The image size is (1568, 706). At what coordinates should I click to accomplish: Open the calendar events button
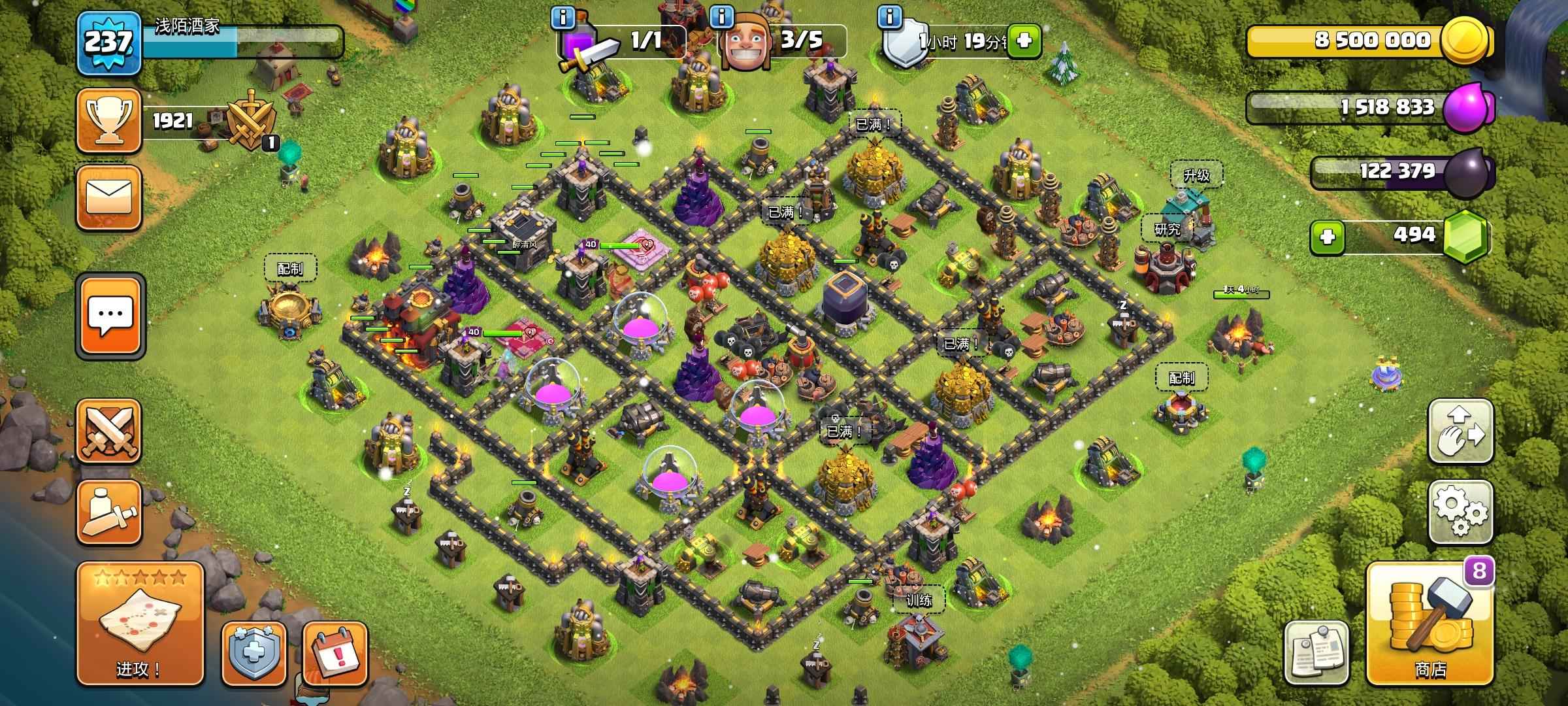pos(335,653)
